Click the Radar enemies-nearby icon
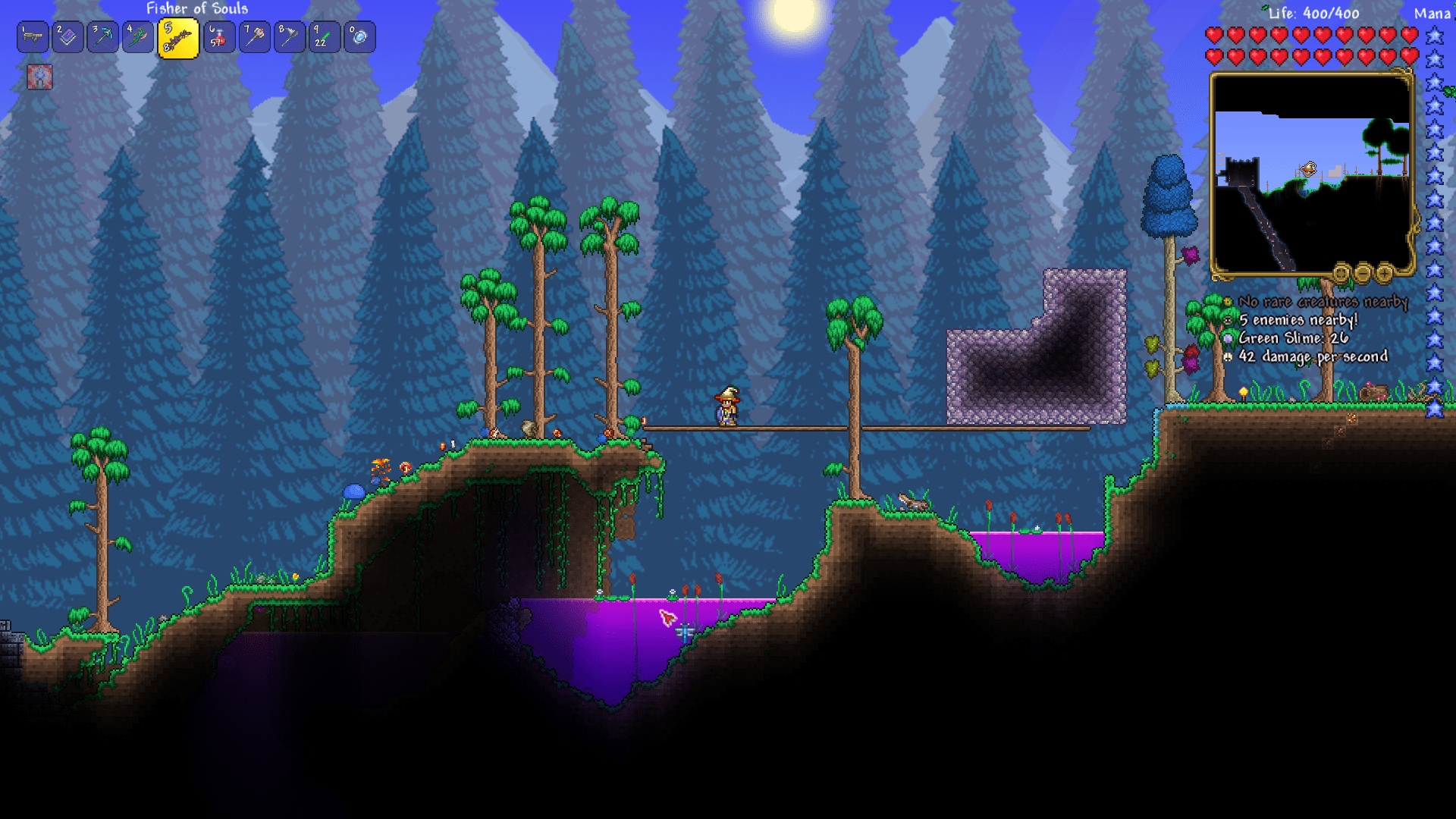The image size is (1456, 819). (x=1227, y=319)
